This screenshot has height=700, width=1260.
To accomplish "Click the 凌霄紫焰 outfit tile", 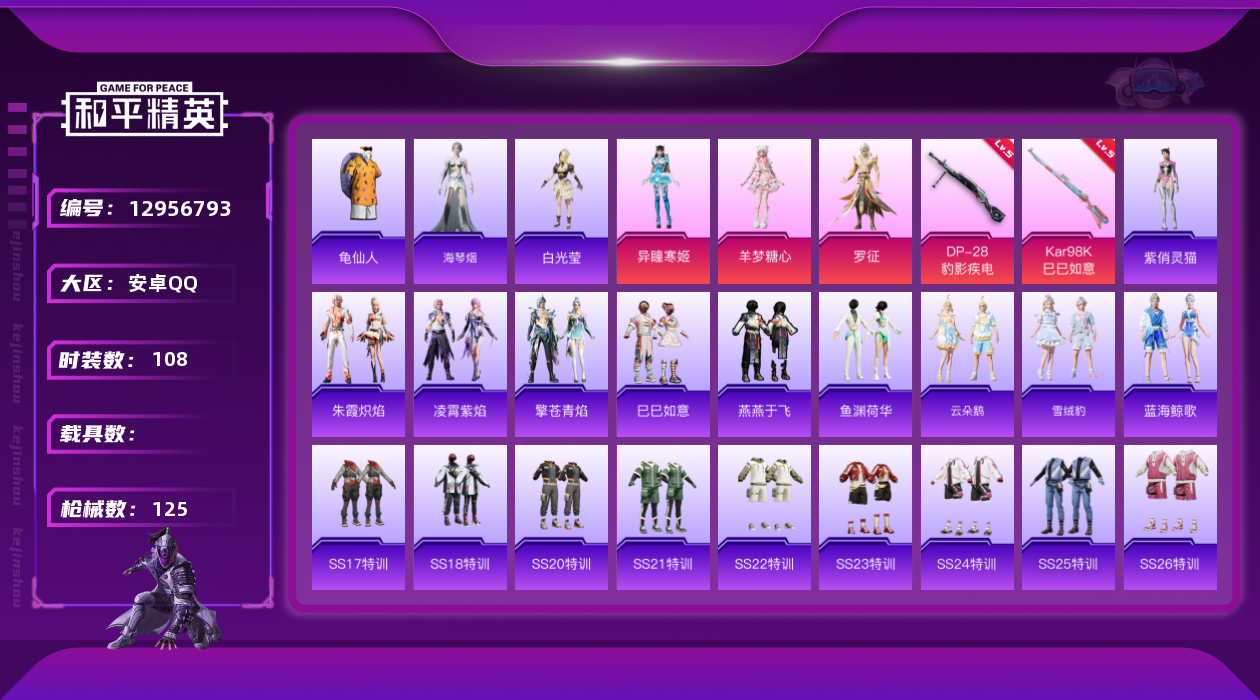I will click(x=460, y=364).
